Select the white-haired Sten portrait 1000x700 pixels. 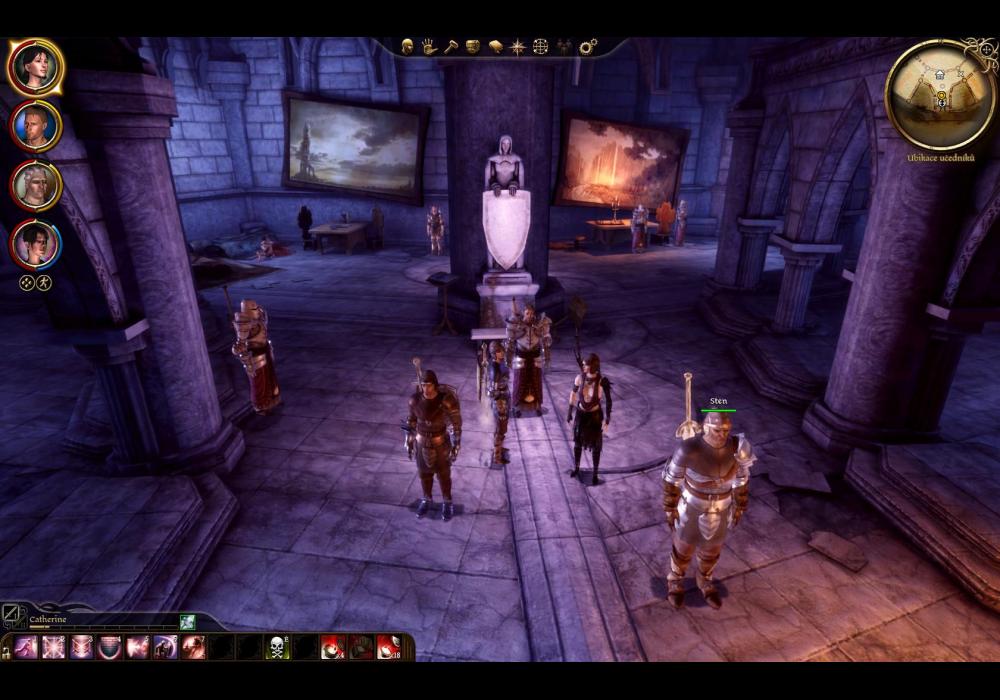pos(36,186)
